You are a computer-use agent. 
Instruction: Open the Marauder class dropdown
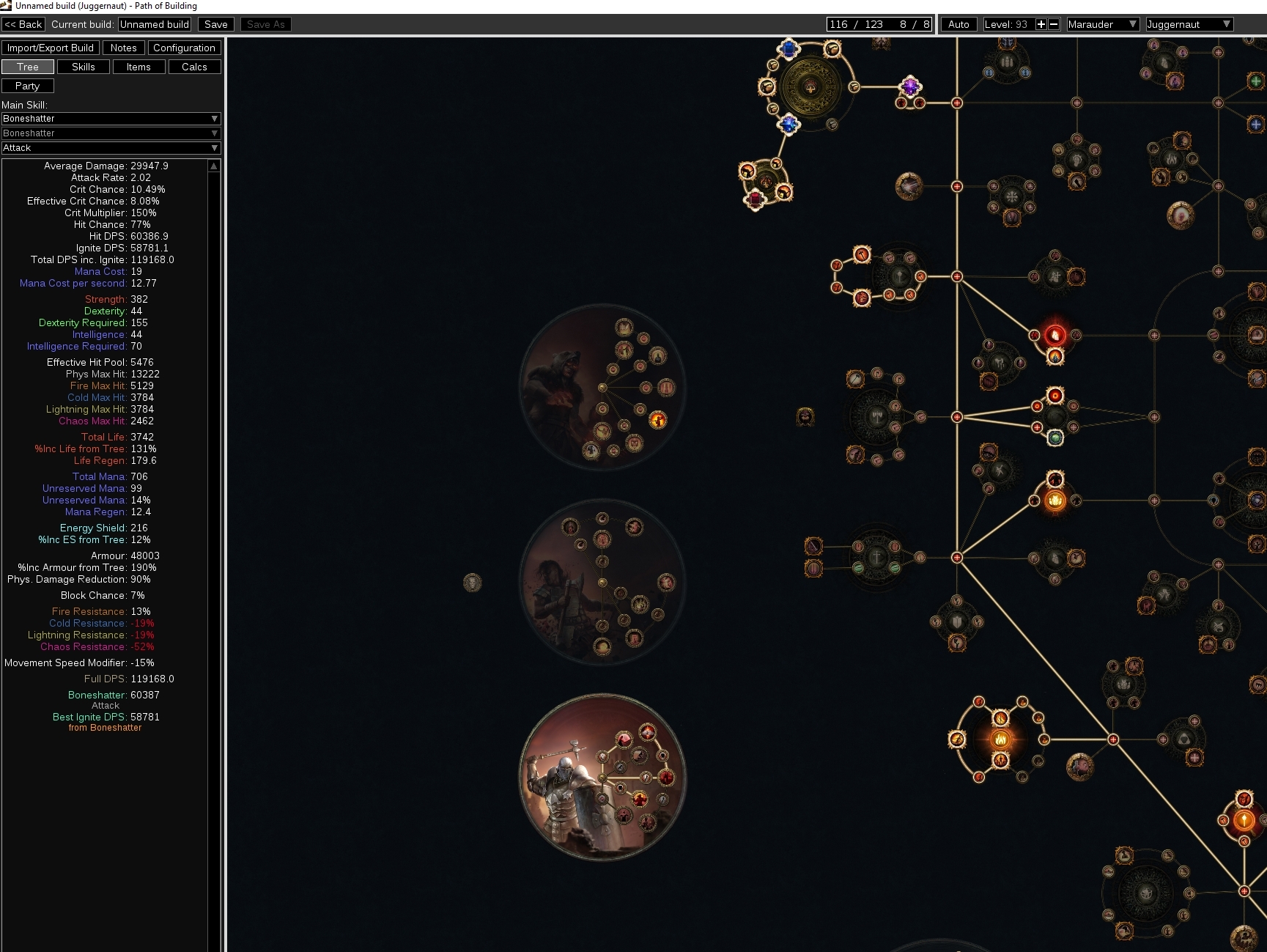pos(1102,24)
